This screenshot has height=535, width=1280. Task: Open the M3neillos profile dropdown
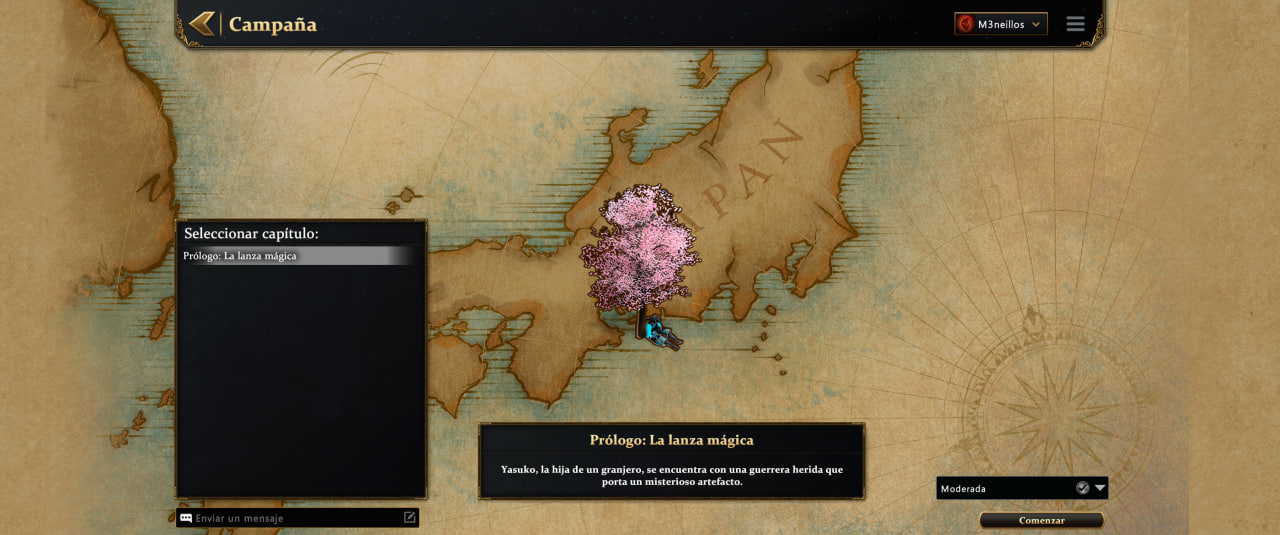pyautogui.click(x=1001, y=24)
